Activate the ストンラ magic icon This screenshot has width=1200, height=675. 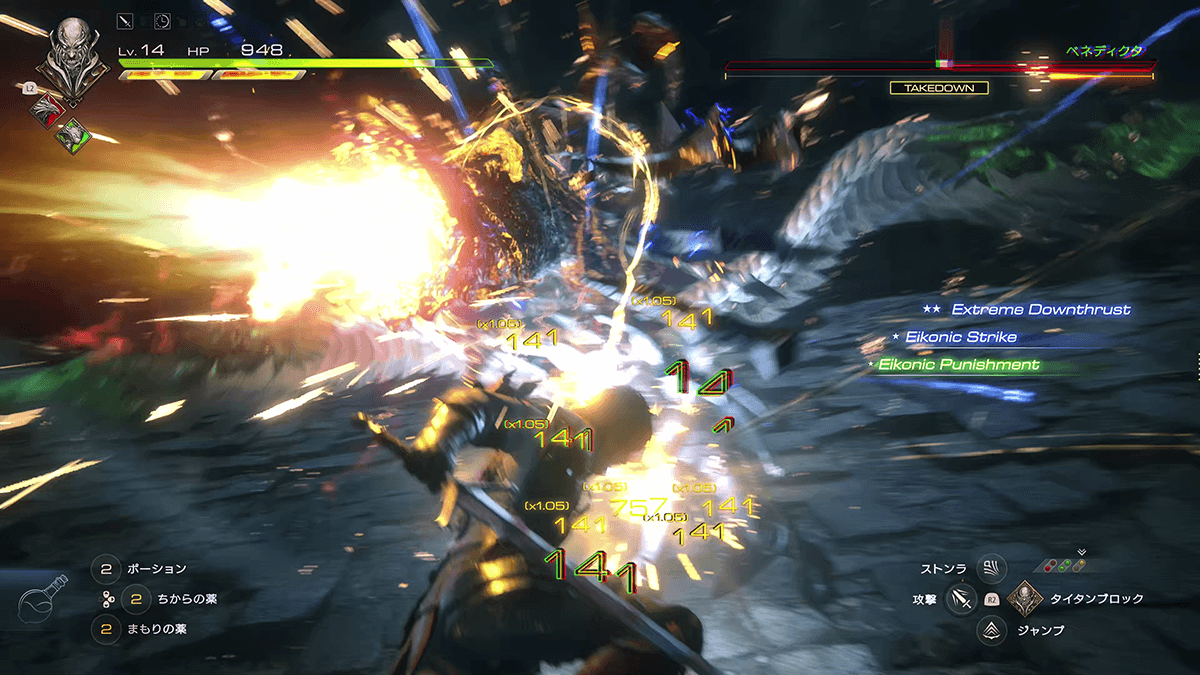(991, 569)
